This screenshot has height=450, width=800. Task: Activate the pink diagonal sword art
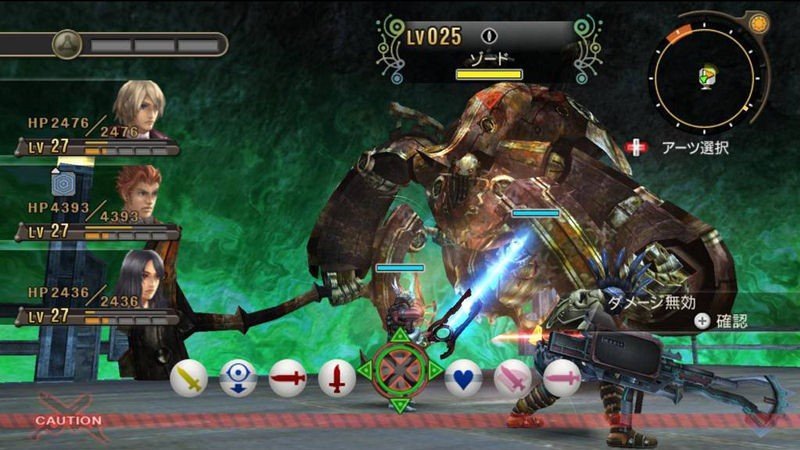click(x=513, y=378)
